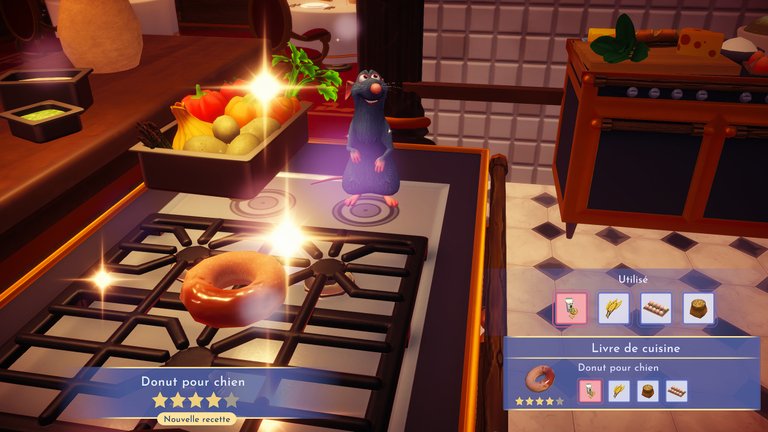Select the wheat slot under Utilisé
768x432 pixels.
point(613,308)
